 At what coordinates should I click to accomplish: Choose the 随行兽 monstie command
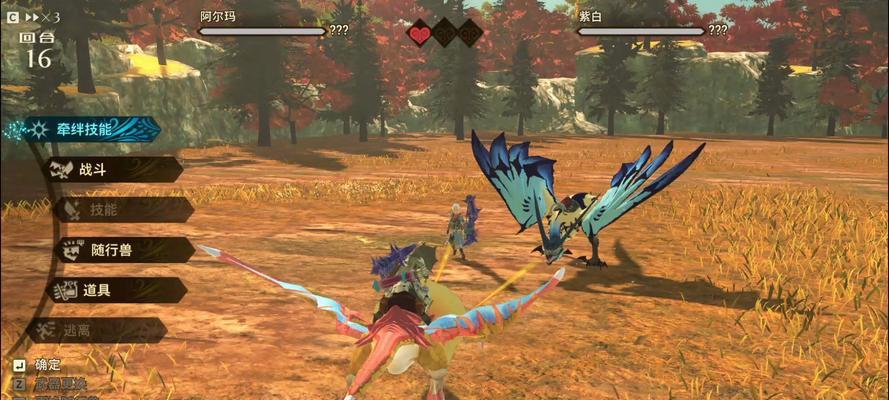point(118,250)
